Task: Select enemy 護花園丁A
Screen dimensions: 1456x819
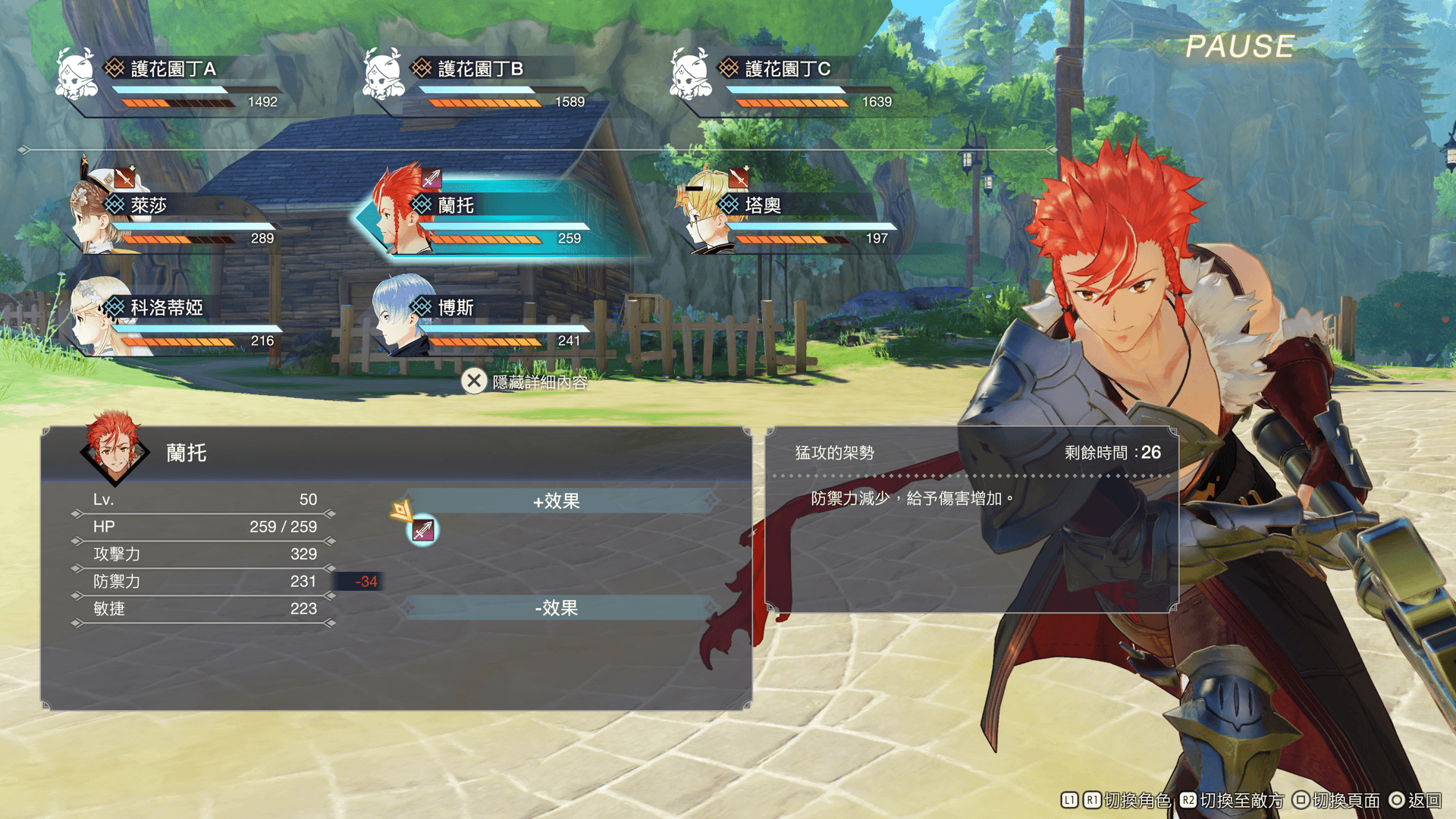Action: 173,80
